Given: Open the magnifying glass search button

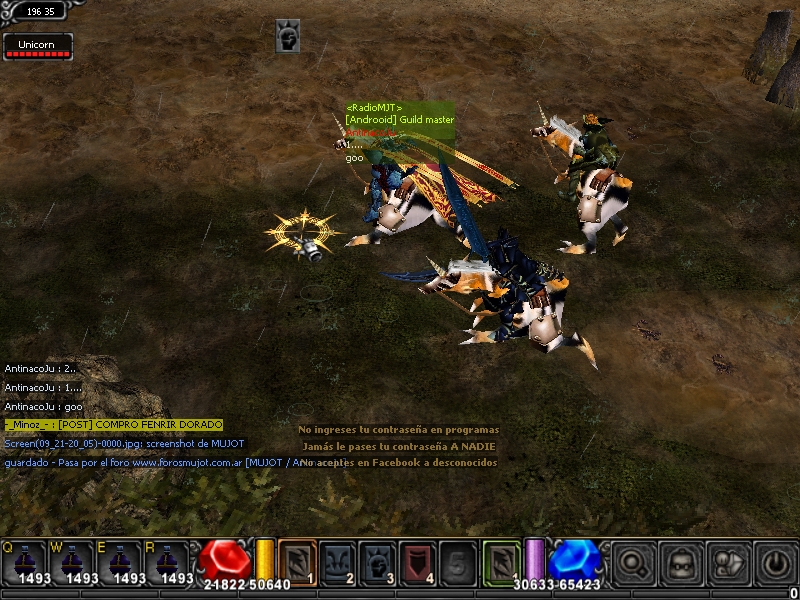Looking at the screenshot, I should (x=632, y=562).
